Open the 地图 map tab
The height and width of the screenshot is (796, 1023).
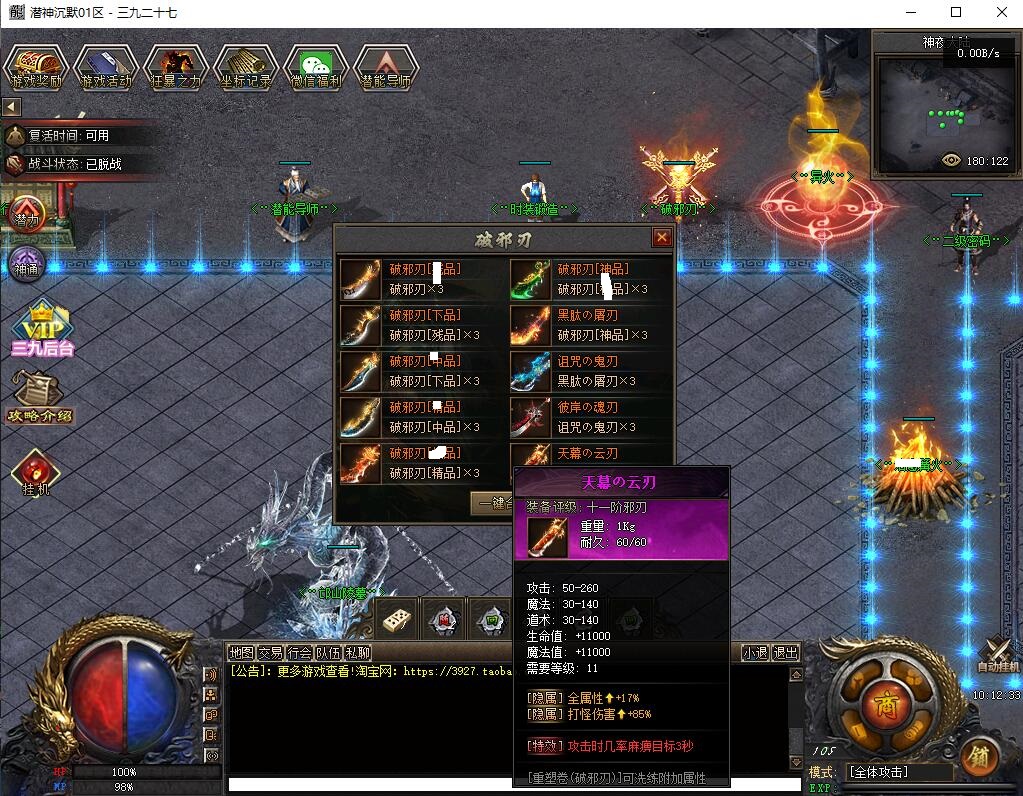(x=241, y=653)
